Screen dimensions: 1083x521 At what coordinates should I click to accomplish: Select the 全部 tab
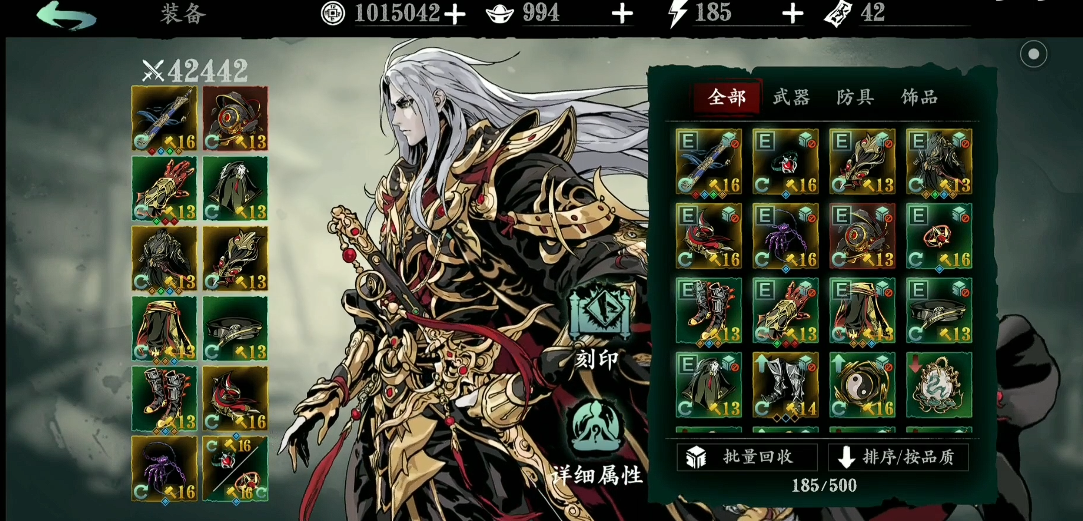pos(727,97)
